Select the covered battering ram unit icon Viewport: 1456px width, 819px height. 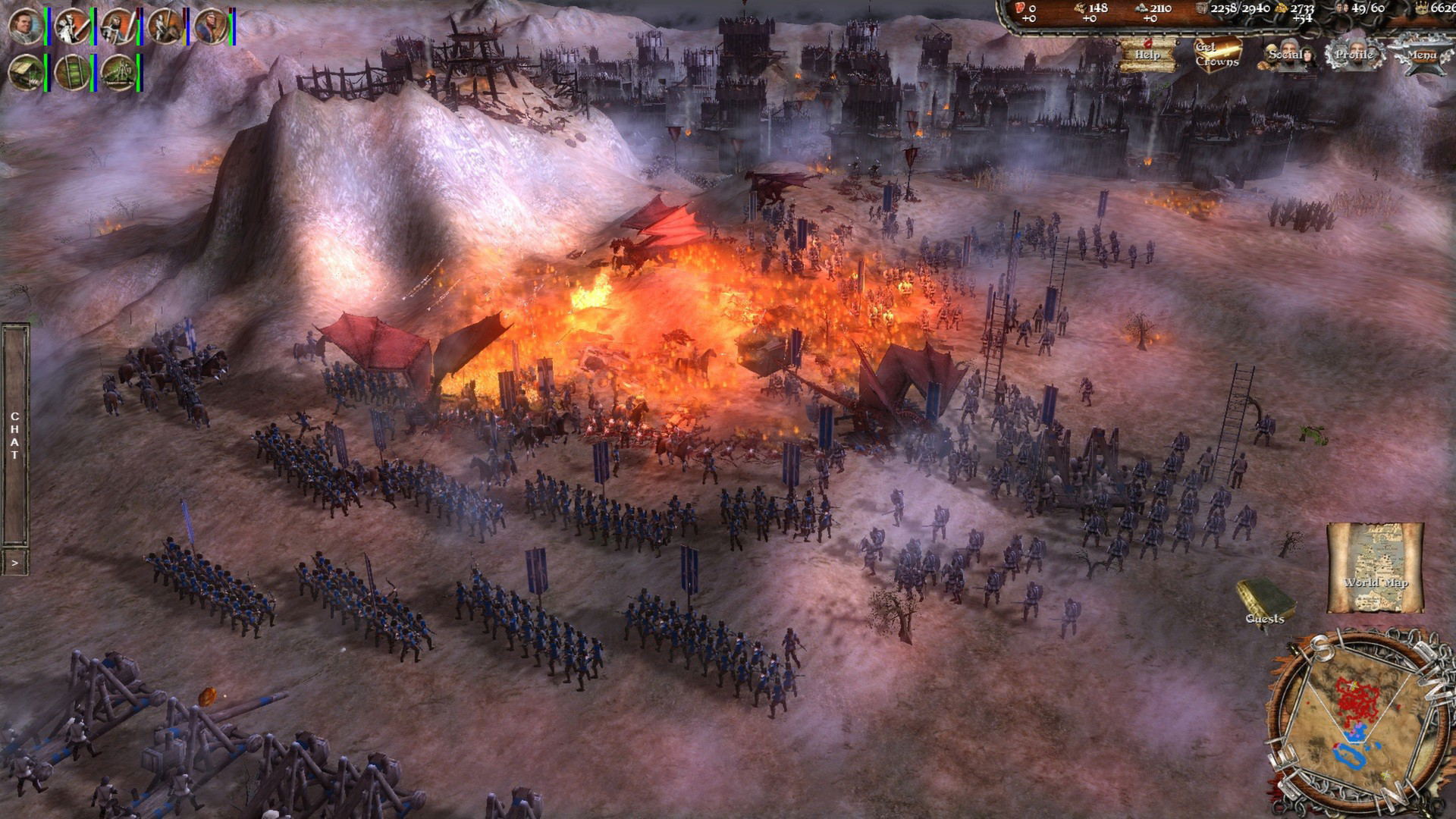26,73
